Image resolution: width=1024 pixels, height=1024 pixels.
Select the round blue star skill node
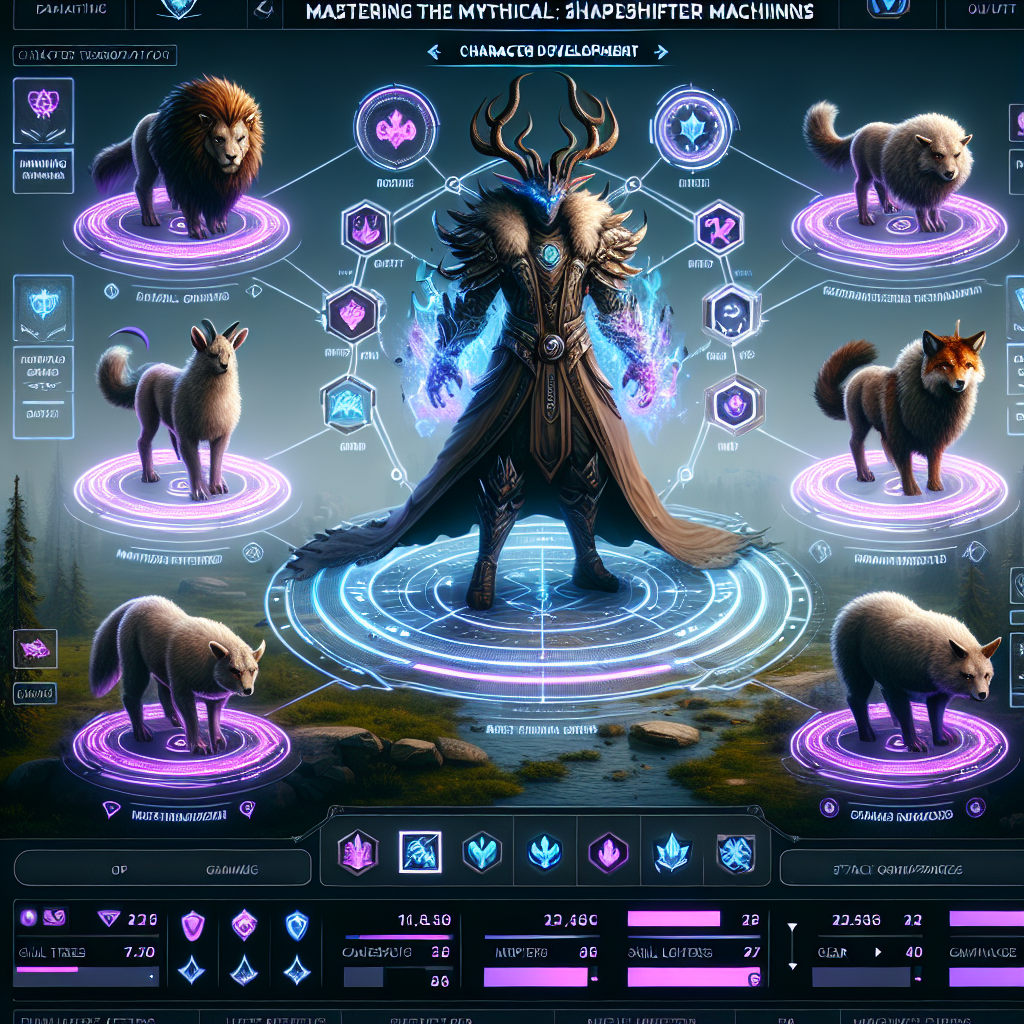point(693,128)
